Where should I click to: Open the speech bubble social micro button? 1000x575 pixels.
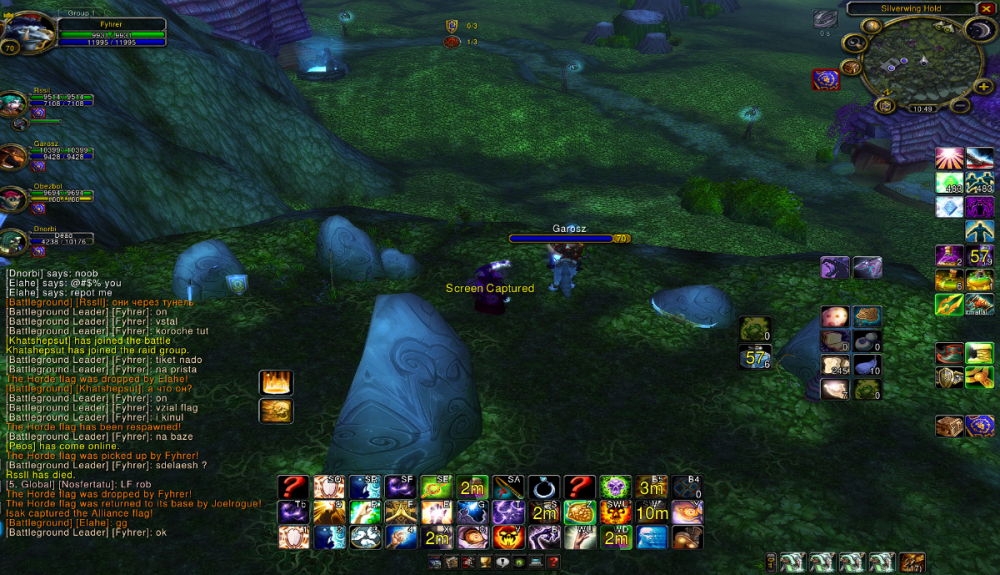coord(502,563)
